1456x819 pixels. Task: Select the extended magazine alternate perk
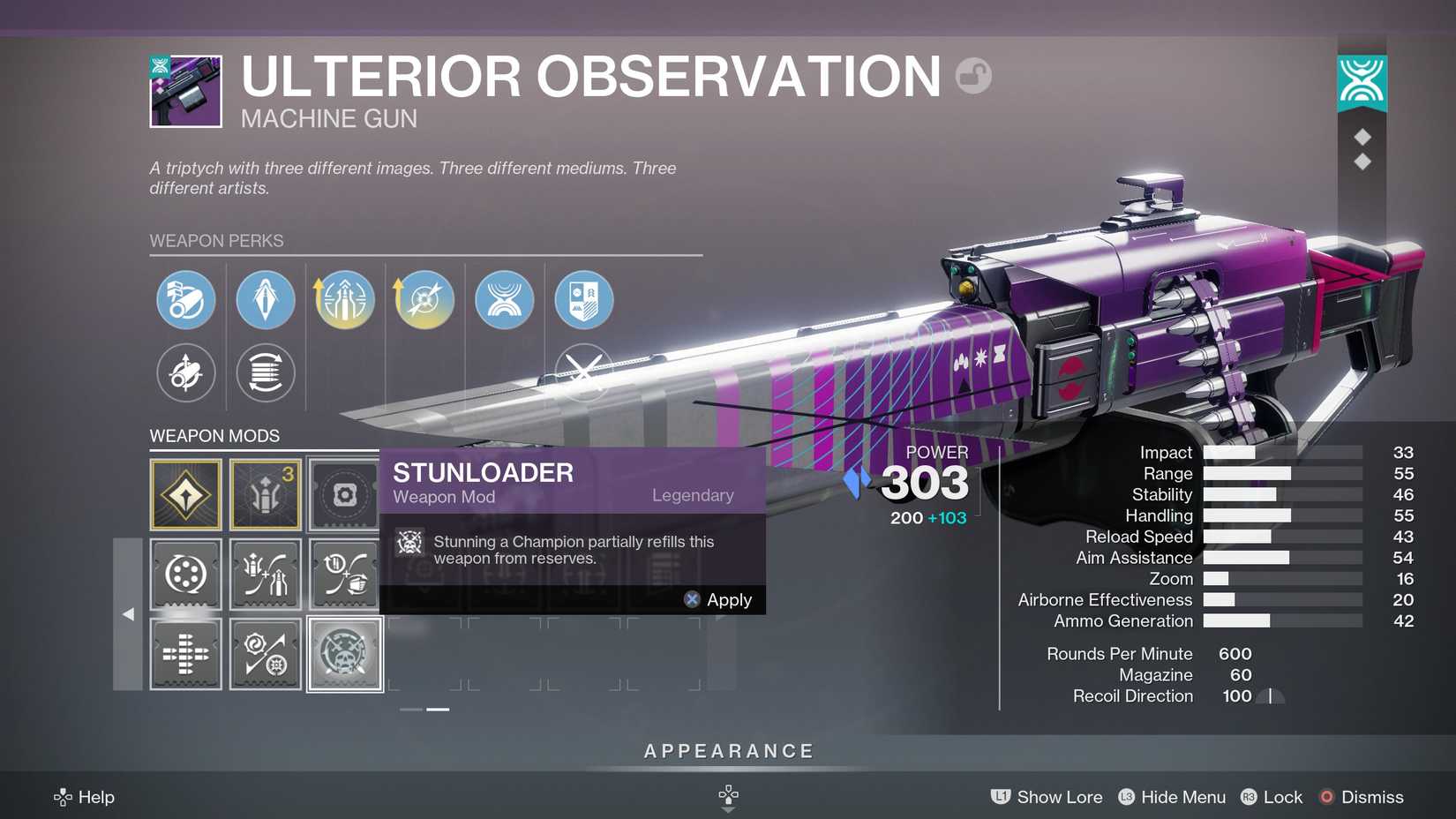265,373
